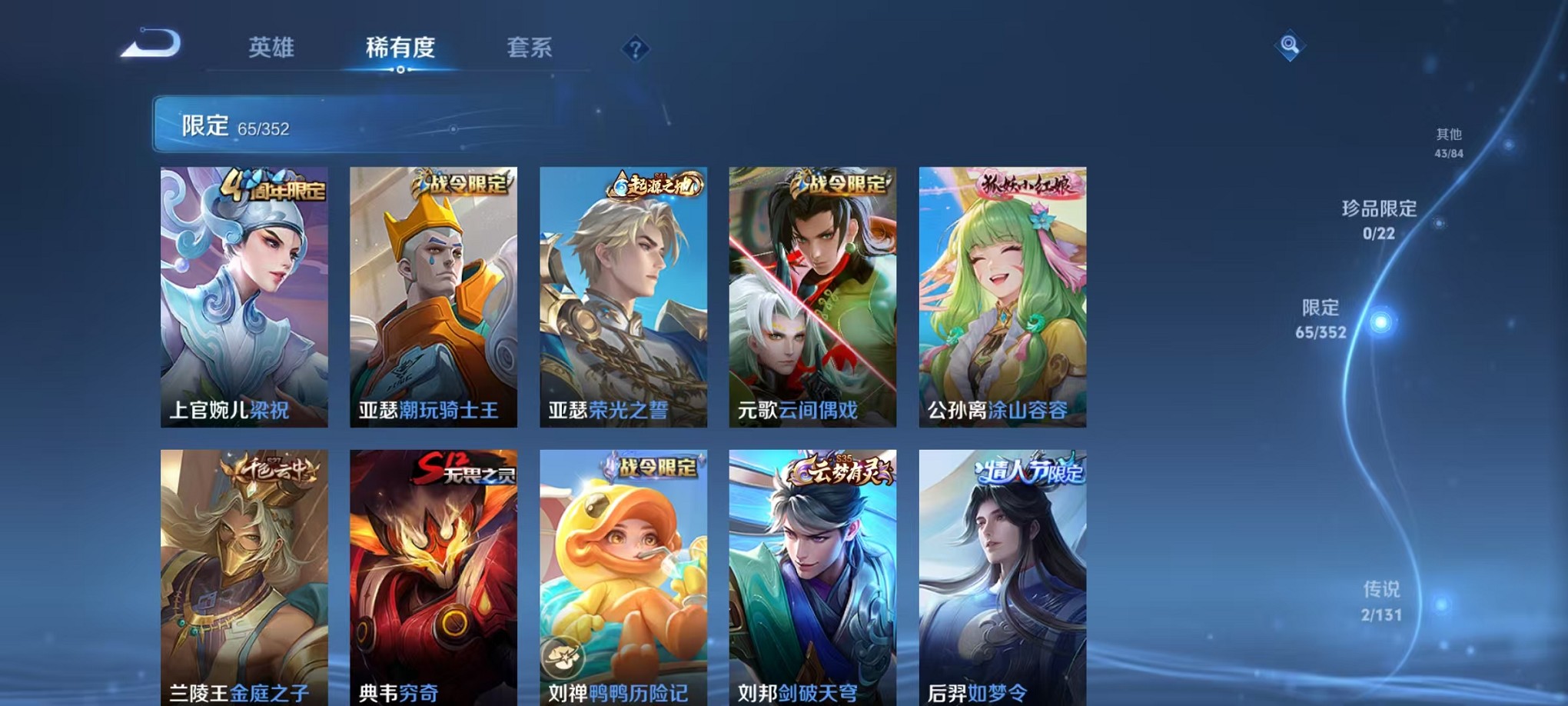The width and height of the screenshot is (1568, 706).
Task: Select the 稀有度 tab
Action: click(x=399, y=48)
